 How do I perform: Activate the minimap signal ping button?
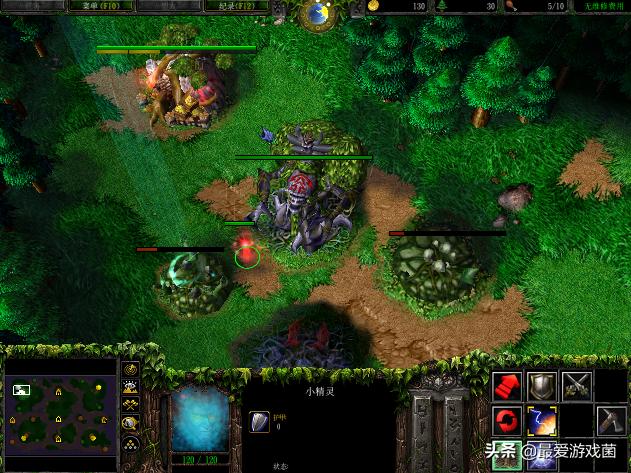pyautogui.click(x=131, y=370)
